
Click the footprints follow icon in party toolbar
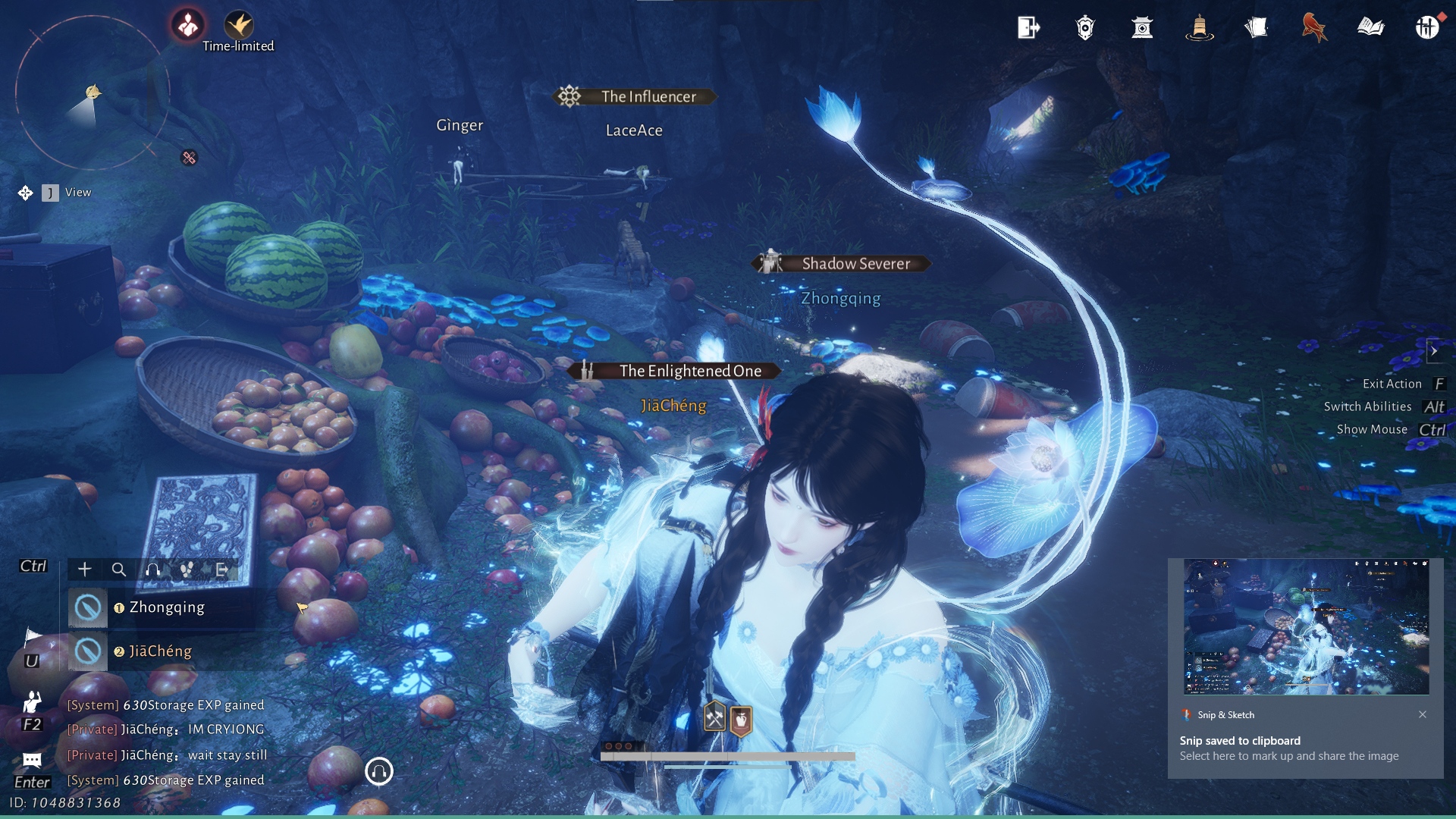(x=187, y=570)
